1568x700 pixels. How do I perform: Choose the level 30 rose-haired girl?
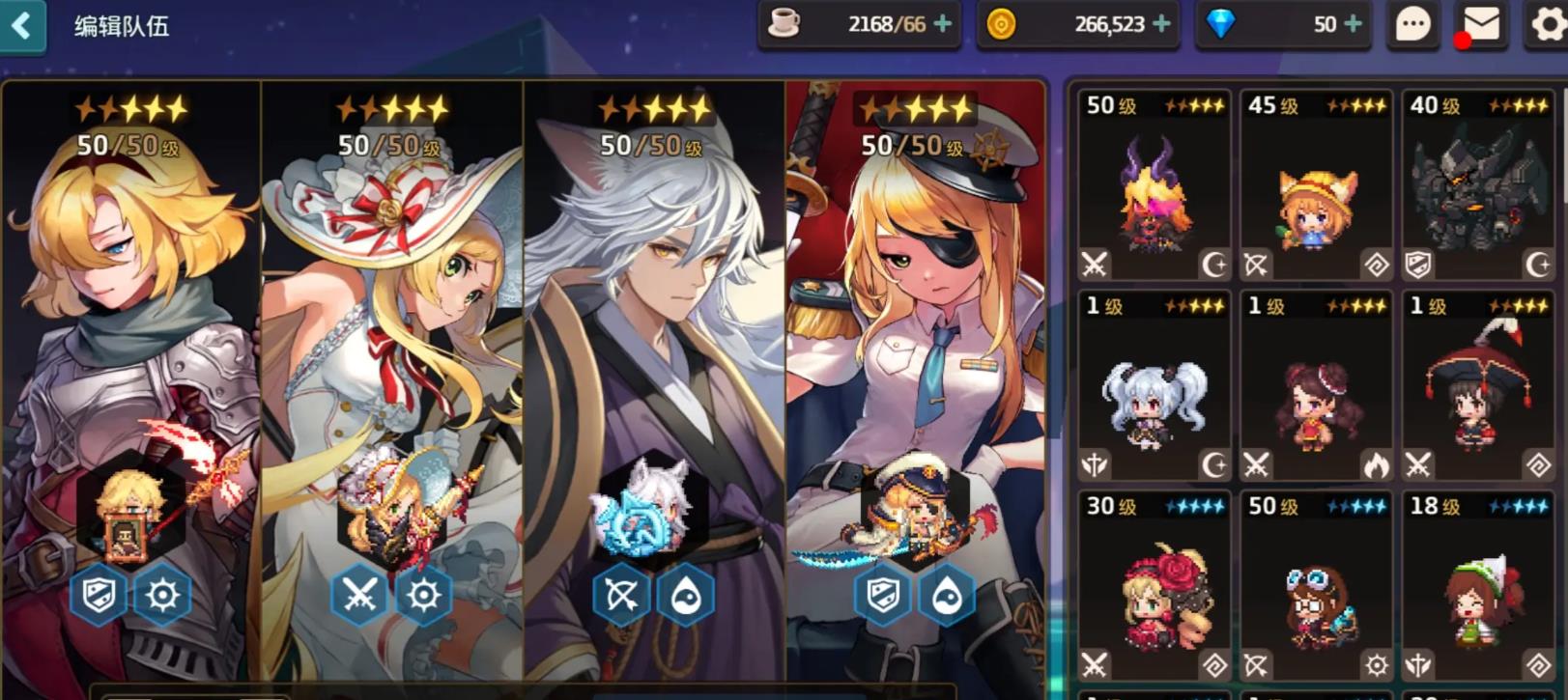pos(1154,586)
